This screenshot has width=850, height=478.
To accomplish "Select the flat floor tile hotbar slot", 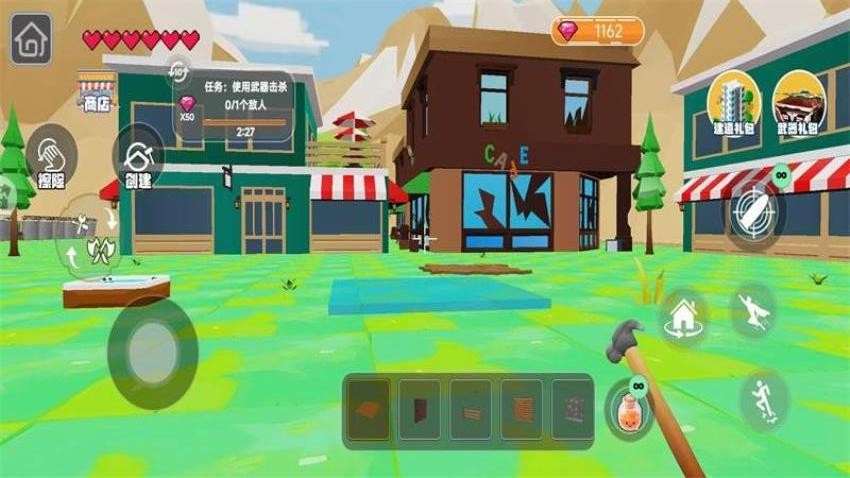I will coord(368,410).
